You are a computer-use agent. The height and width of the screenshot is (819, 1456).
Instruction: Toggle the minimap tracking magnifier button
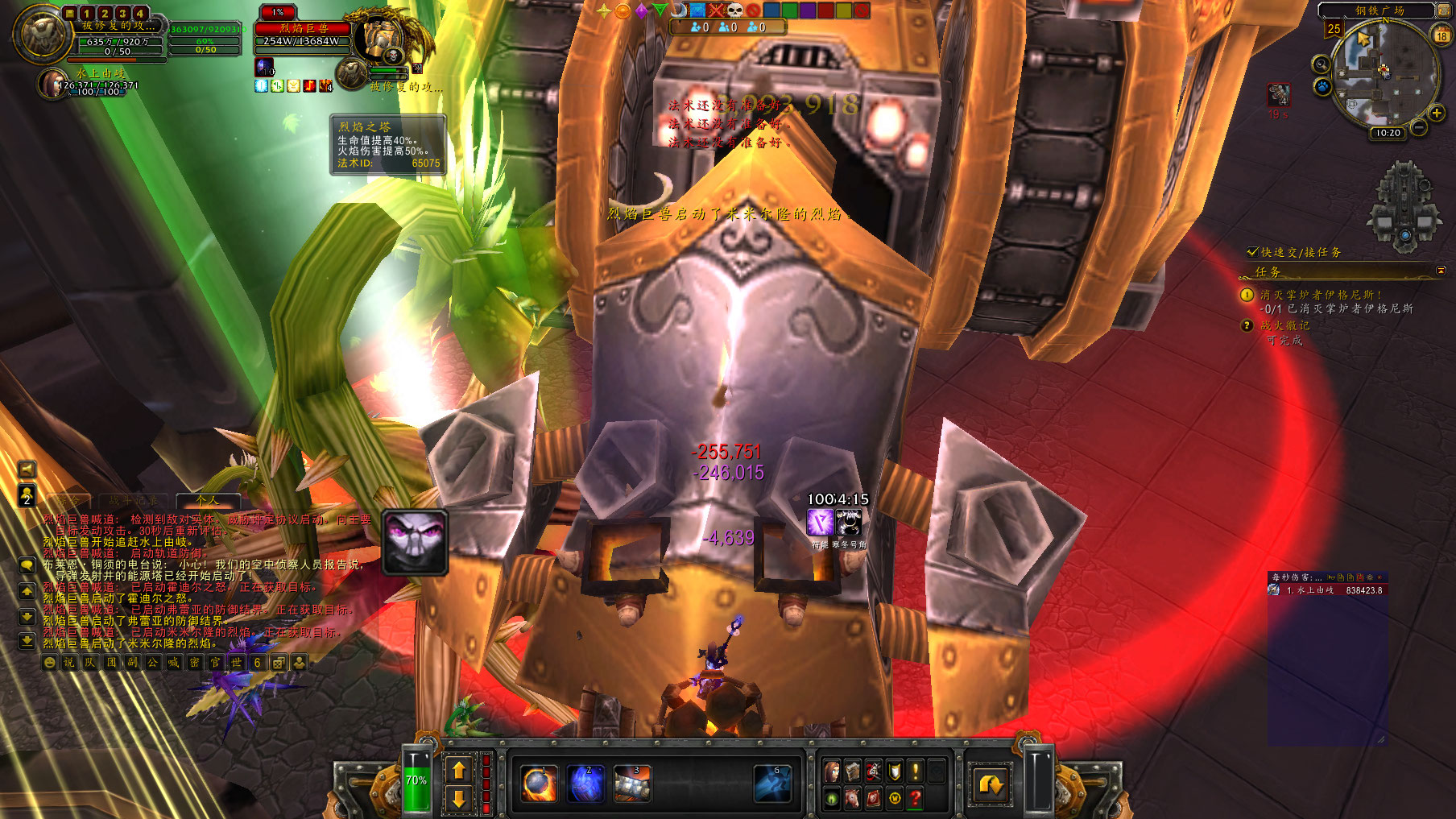1321,64
